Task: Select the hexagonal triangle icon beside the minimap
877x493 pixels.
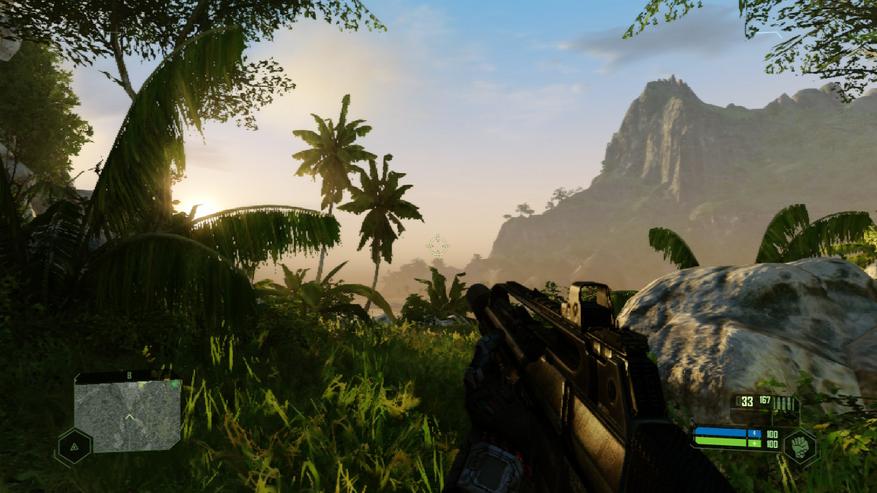Action: (x=73, y=446)
